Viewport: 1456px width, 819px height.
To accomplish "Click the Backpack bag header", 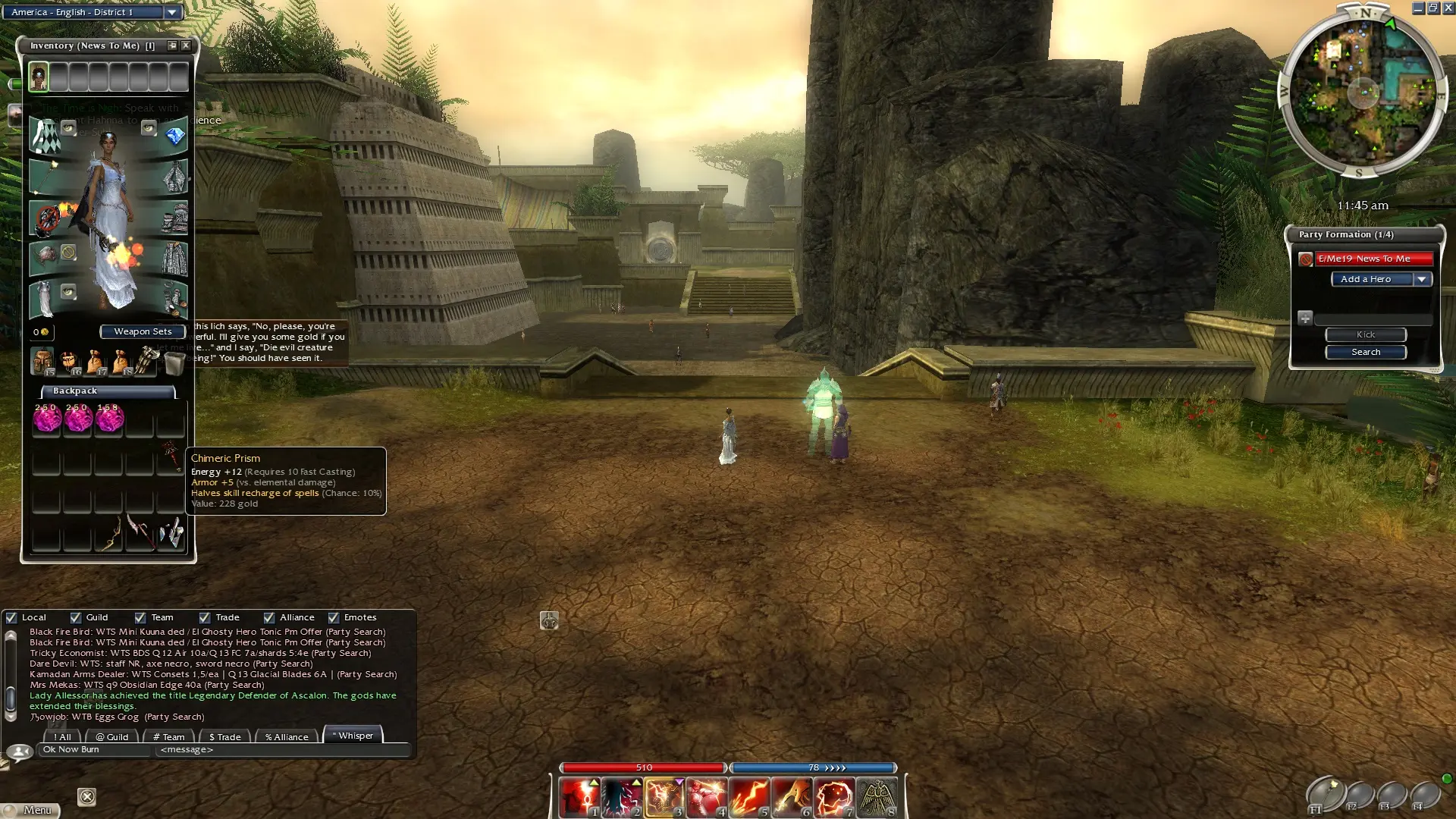I will click(108, 391).
